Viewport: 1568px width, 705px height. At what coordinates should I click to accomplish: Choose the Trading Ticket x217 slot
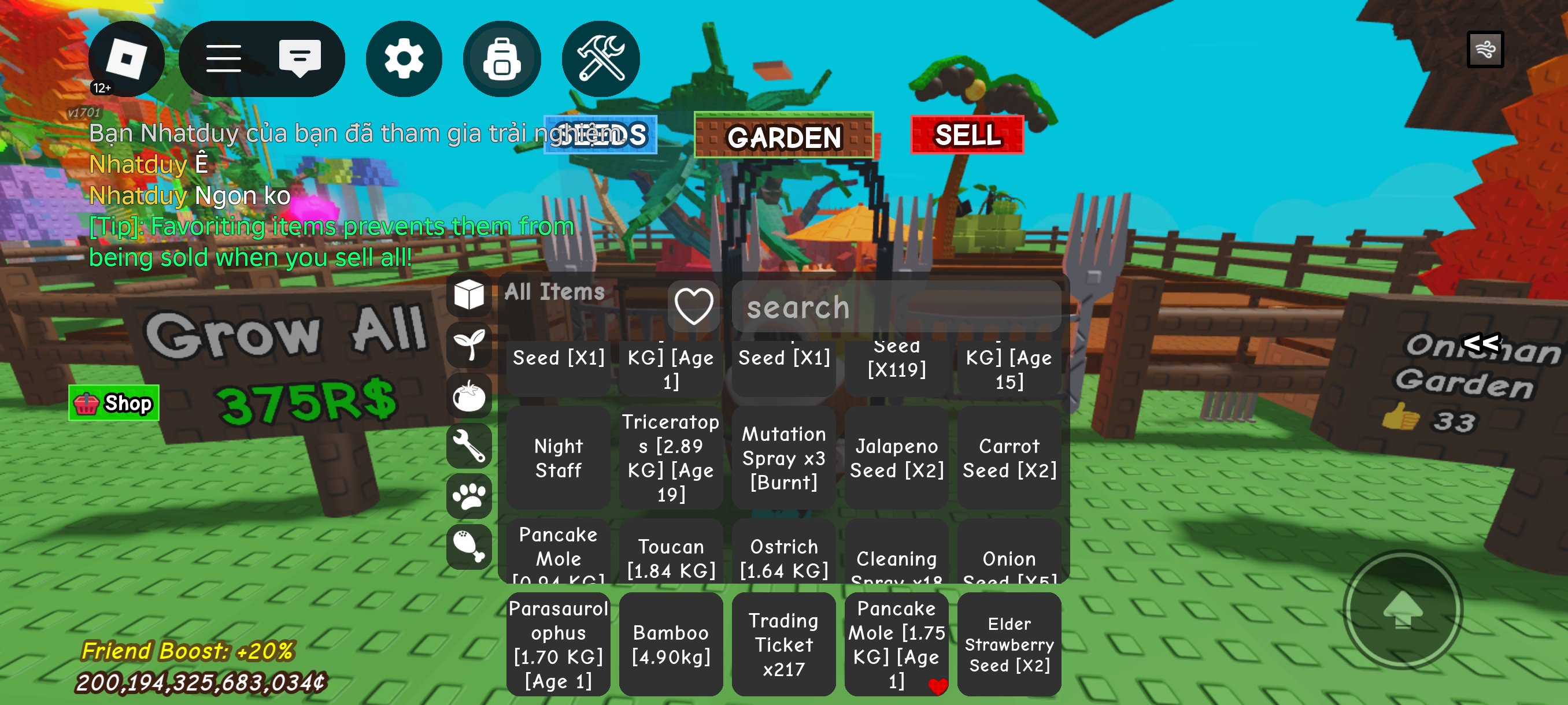point(783,644)
